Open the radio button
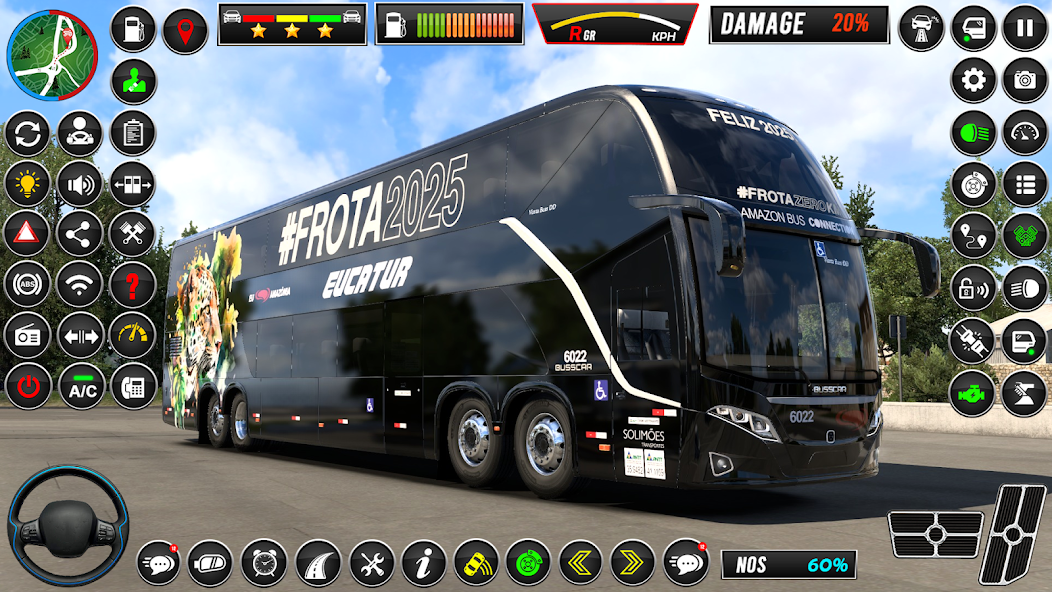This screenshot has width=1052, height=592. [x=27, y=337]
